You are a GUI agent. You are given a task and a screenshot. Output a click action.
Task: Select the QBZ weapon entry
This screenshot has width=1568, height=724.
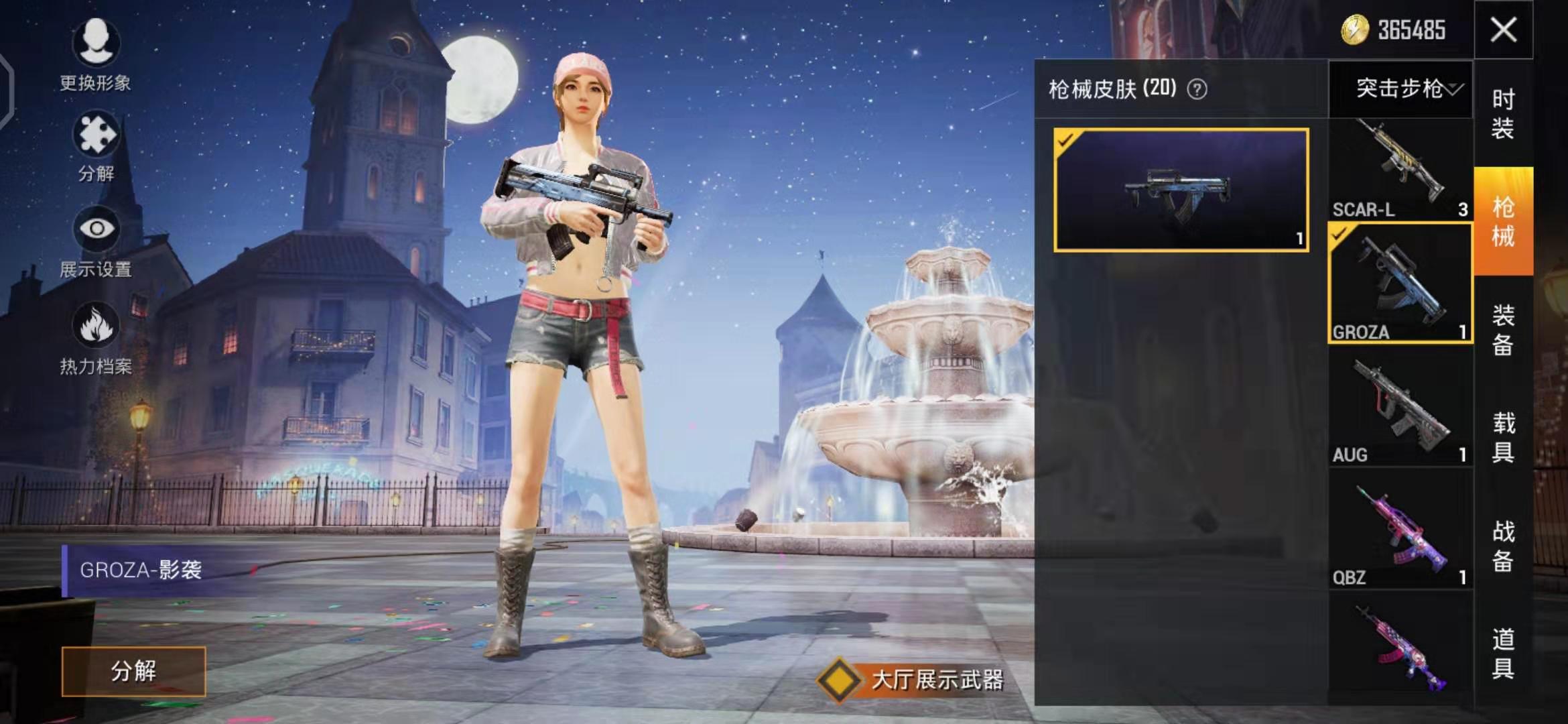(1400, 533)
